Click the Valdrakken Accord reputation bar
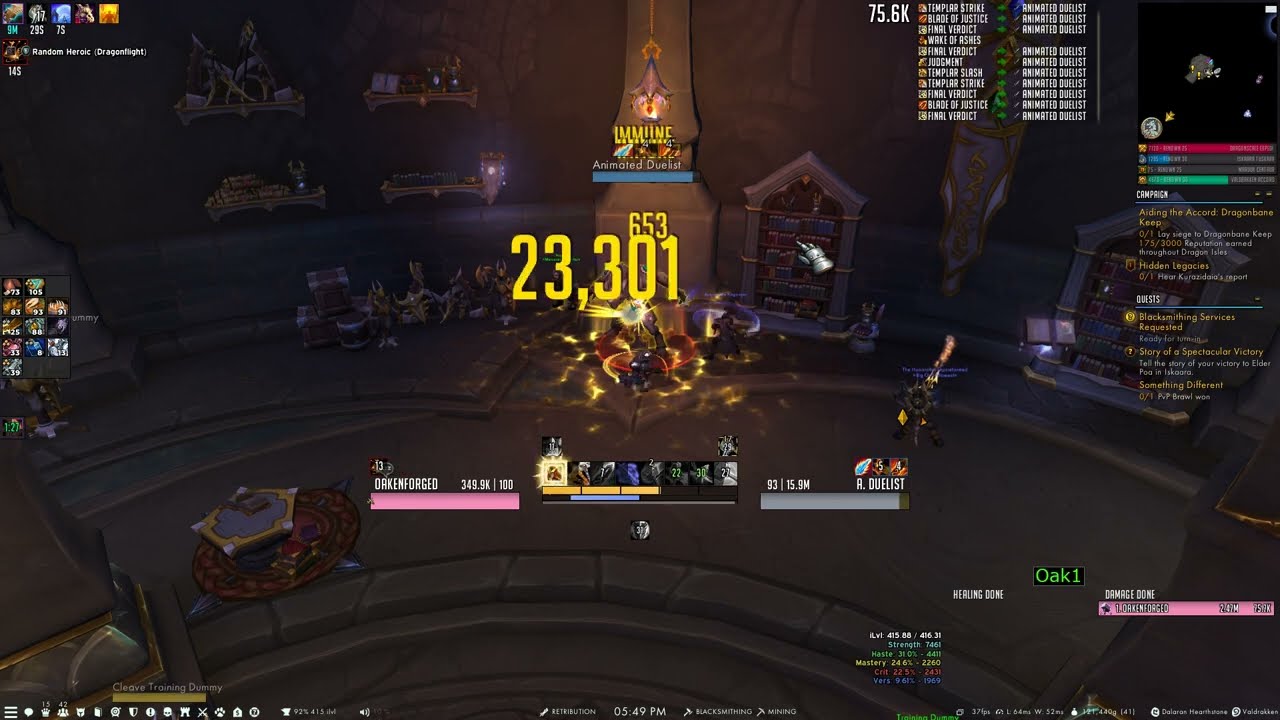1280x720 pixels. coord(1208,181)
